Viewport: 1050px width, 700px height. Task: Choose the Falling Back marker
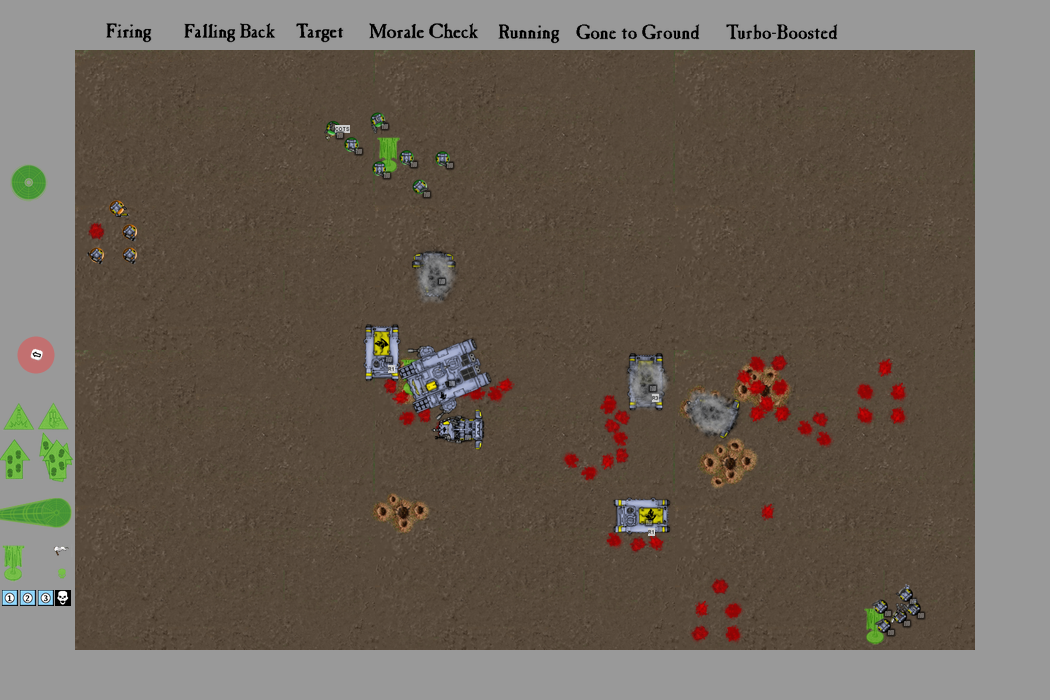click(x=229, y=32)
